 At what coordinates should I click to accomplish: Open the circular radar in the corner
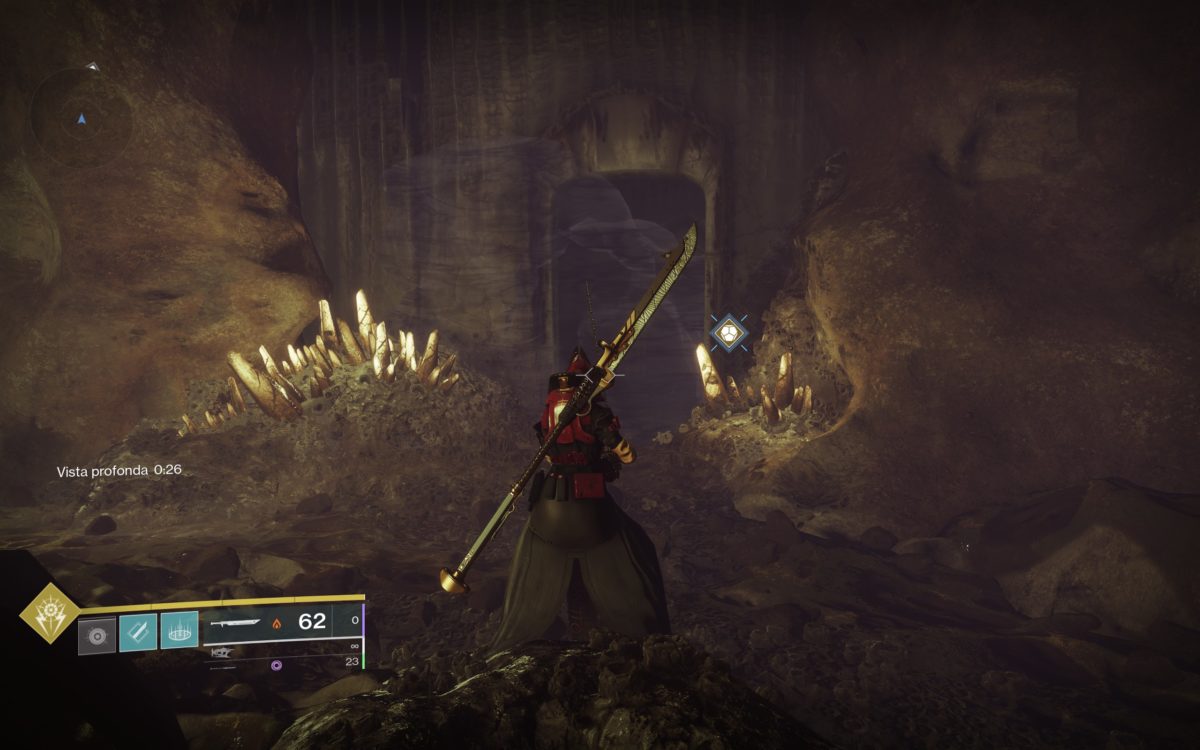point(81,117)
